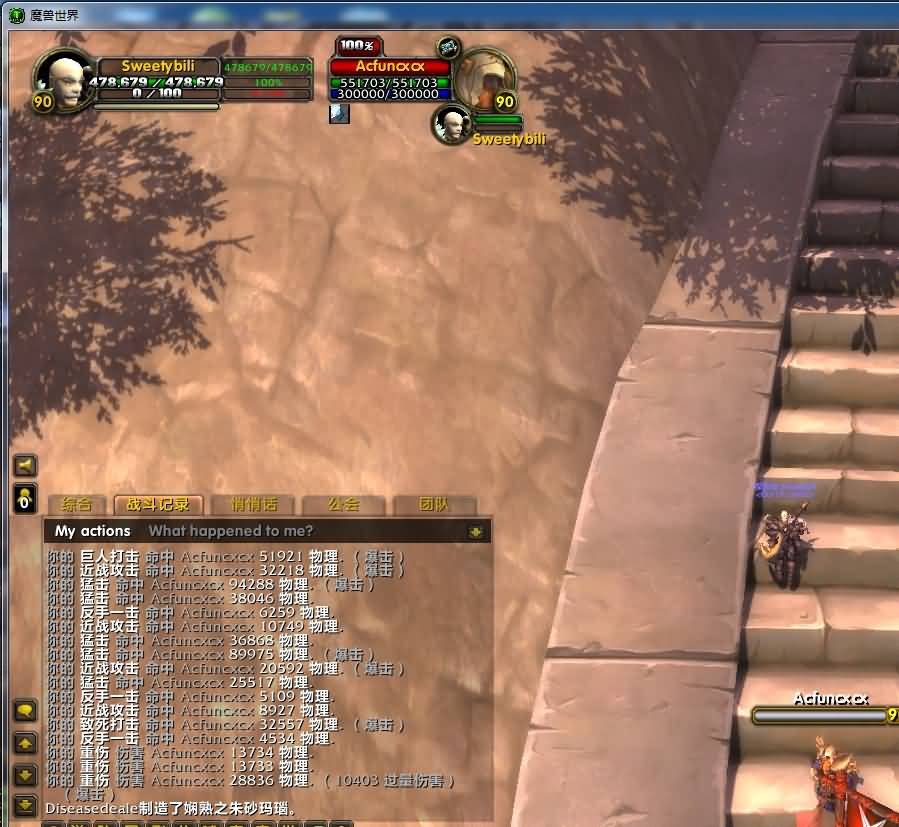Click the Sweetybili player portrait
899x827 pixels.
coord(61,80)
